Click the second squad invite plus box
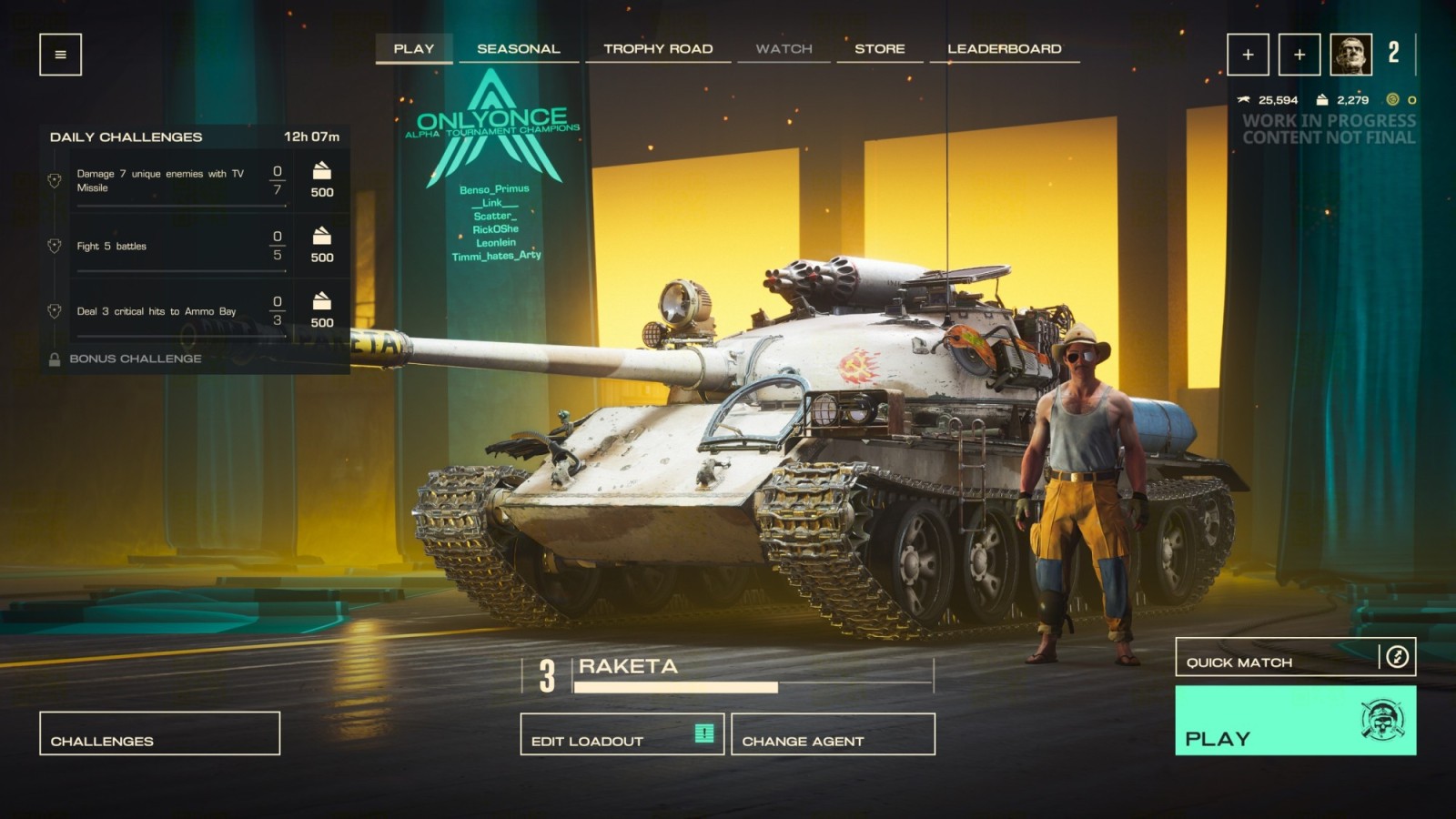 1298,55
